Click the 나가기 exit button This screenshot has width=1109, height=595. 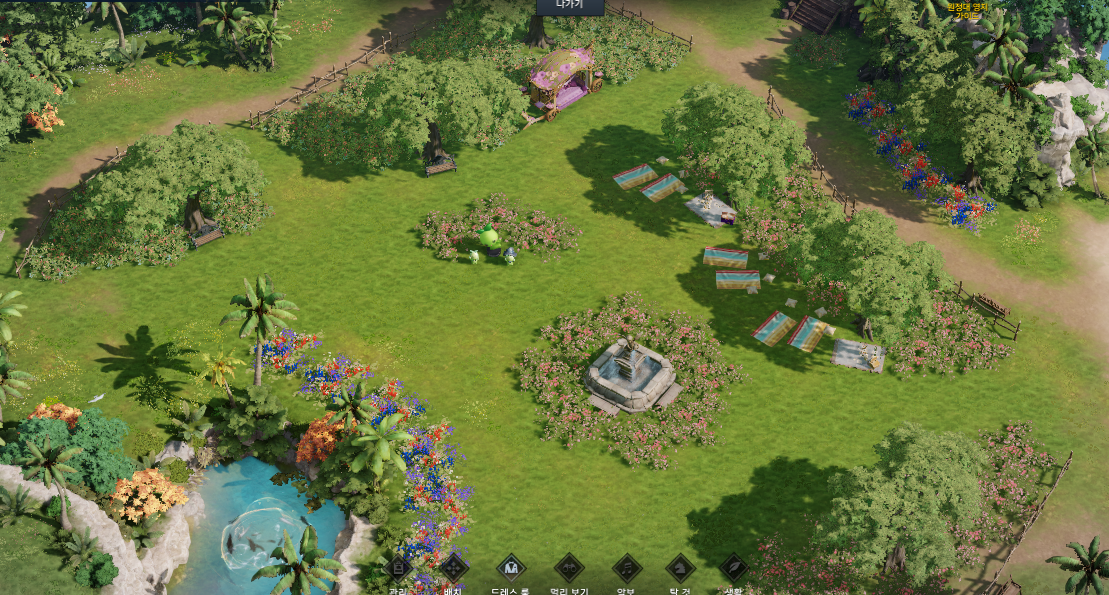click(569, 6)
